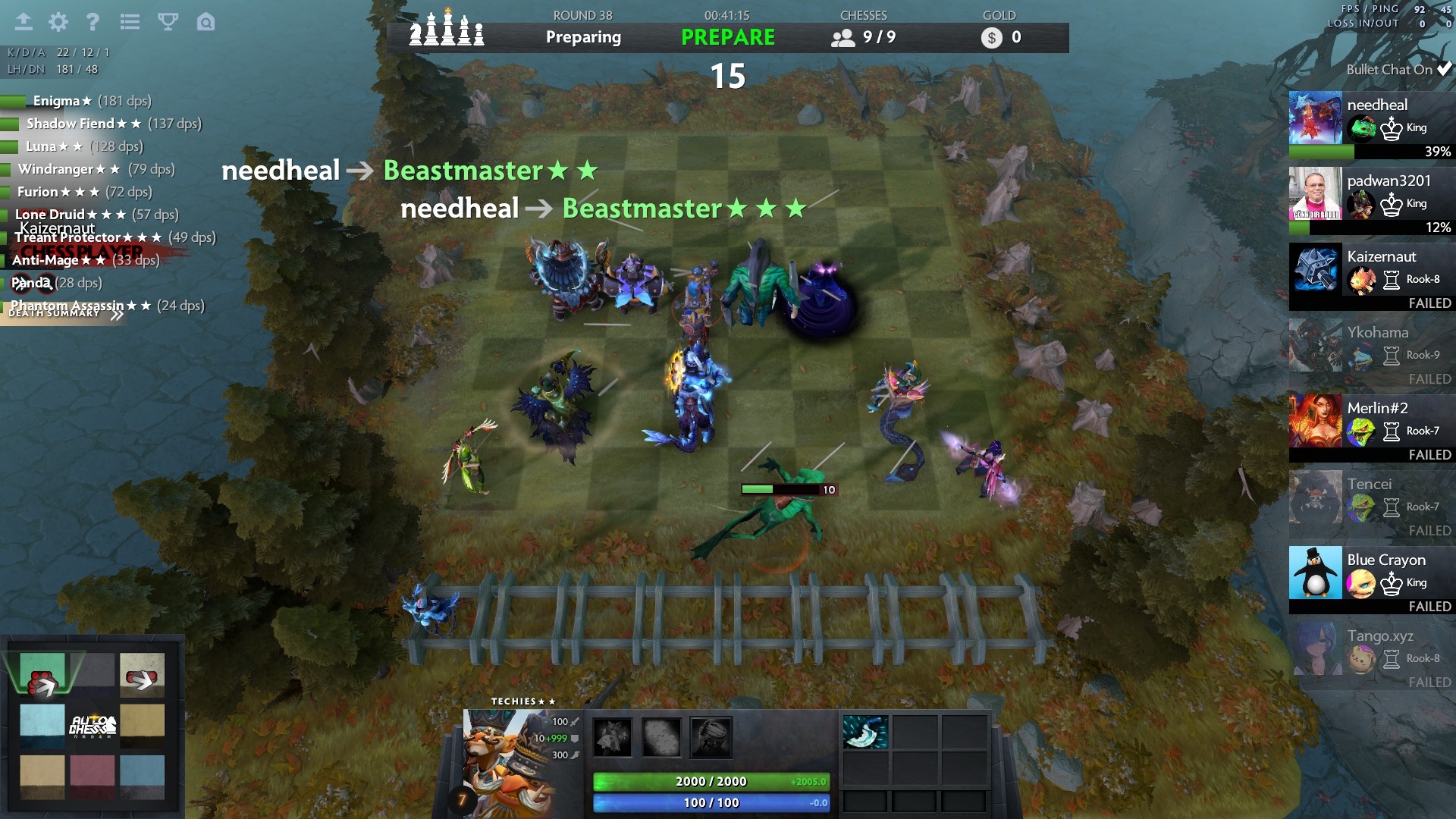
Task: Toggle the Bullet Chat On checkbox
Action: coord(1444,69)
